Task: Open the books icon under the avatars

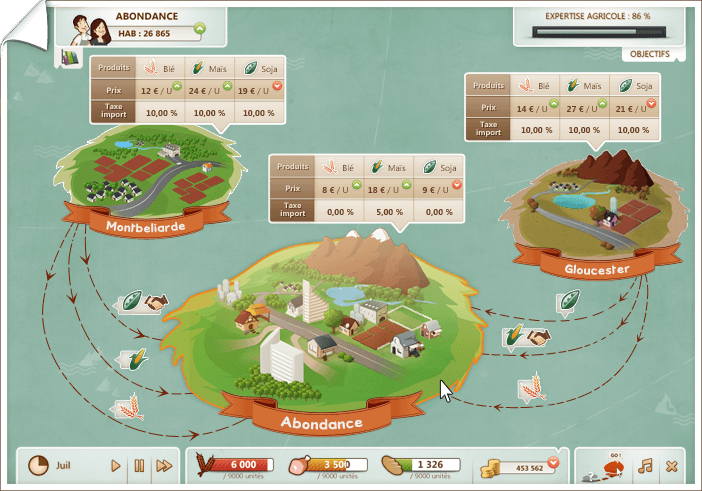Action: click(x=70, y=58)
